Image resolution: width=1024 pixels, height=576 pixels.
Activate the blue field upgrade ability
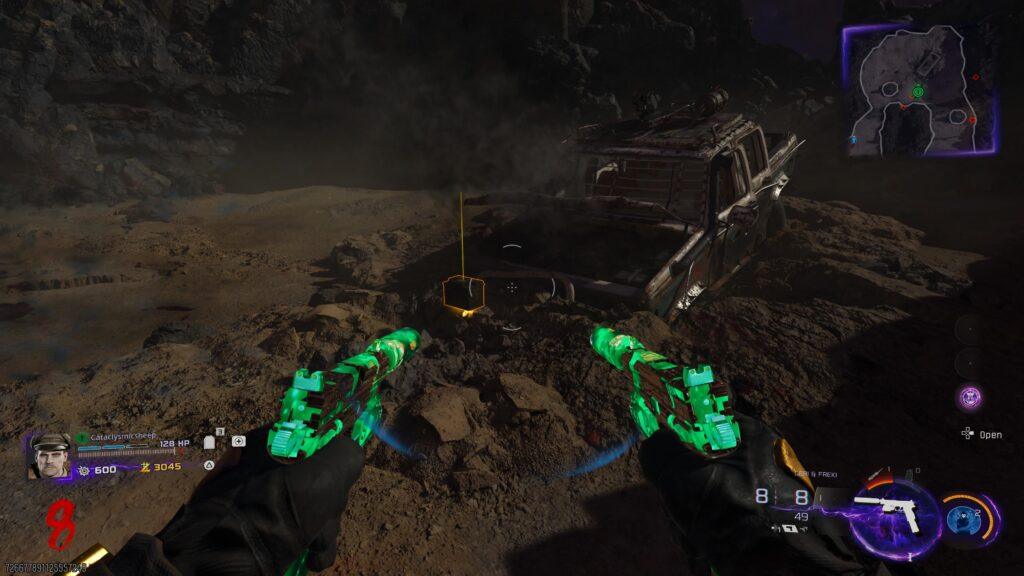click(x=968, y=518)
